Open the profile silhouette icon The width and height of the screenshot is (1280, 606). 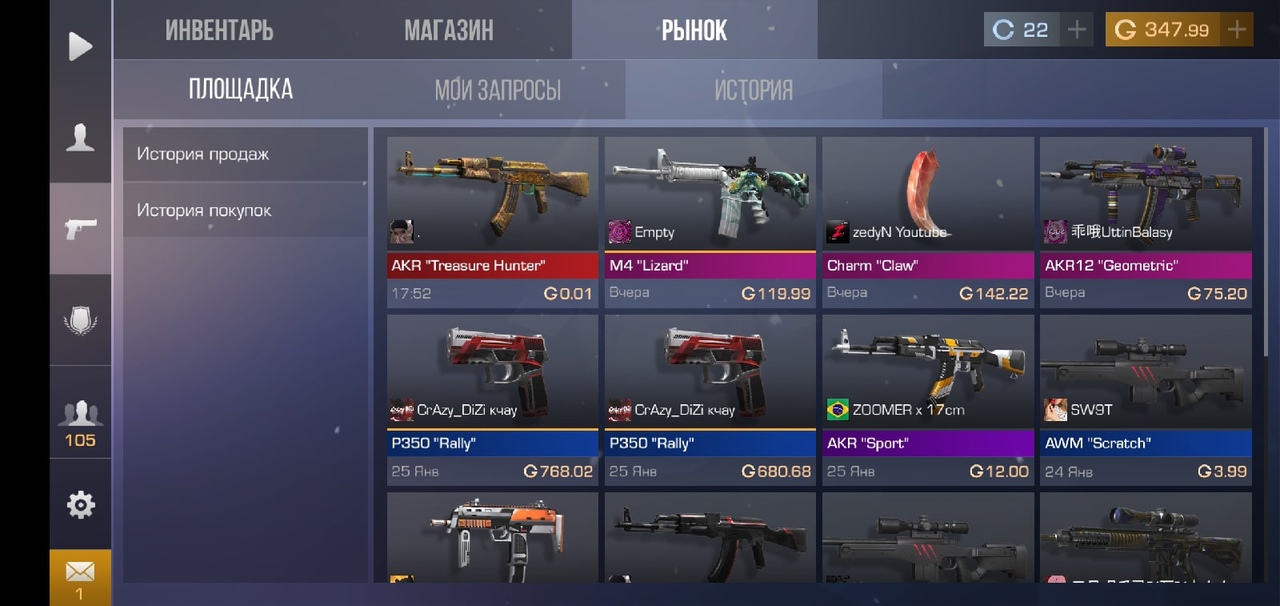(x=80, y=138)
